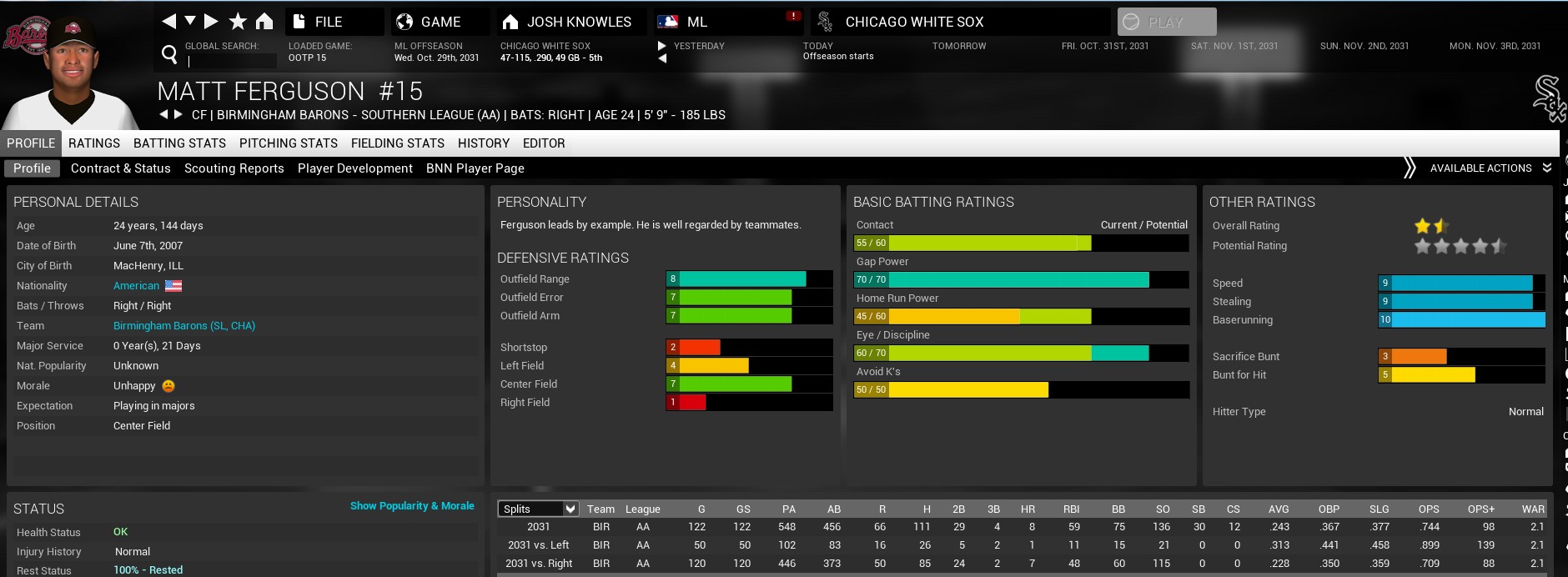Click the home icon in the navigation bar

[x=264, y=22]
